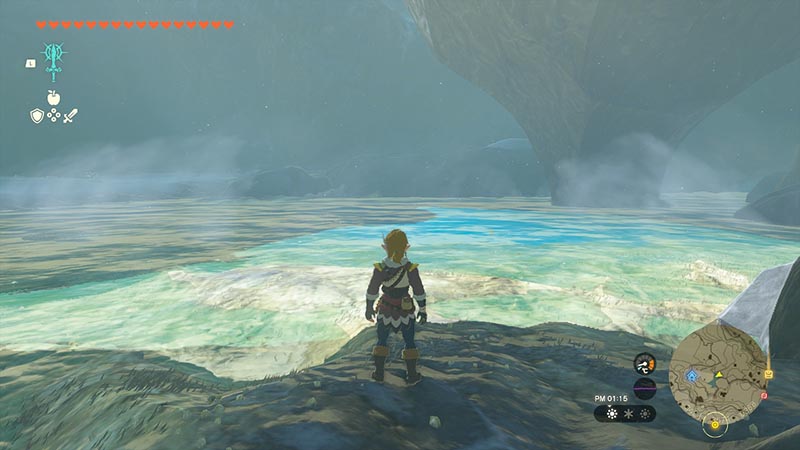Viewport: 800px width, 450px height.
Task: Choose the shield quick-select icon
Action: [x=36, y=116]
